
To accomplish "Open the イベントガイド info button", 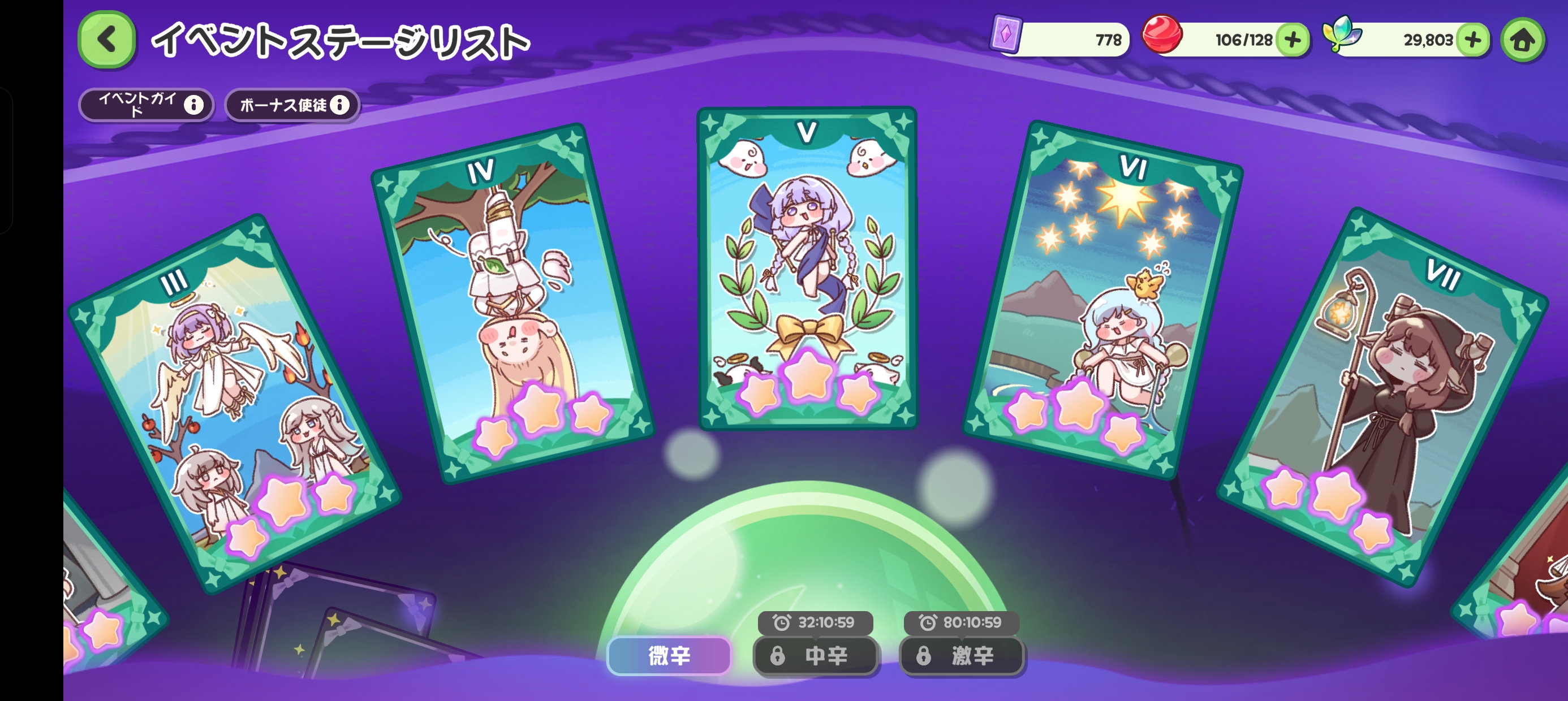I will pos(146,105).
